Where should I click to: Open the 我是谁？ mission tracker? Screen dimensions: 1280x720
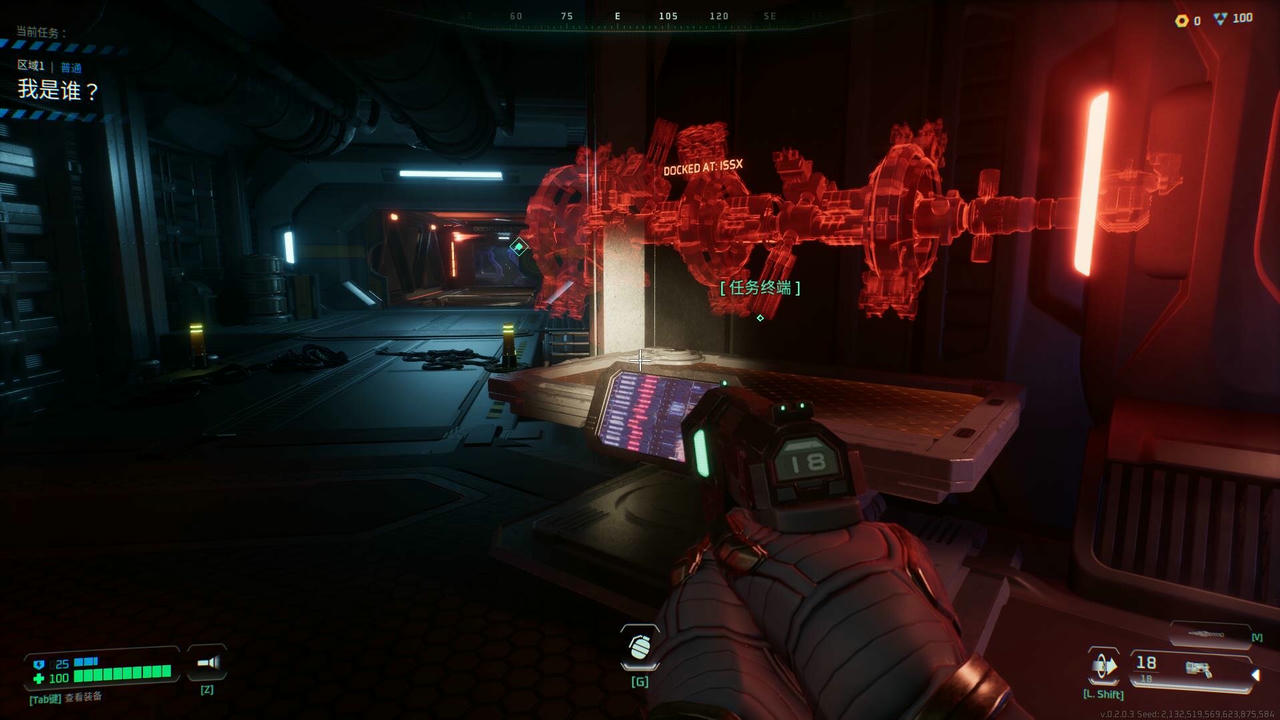pyautogui.click(x=59, y=90)
